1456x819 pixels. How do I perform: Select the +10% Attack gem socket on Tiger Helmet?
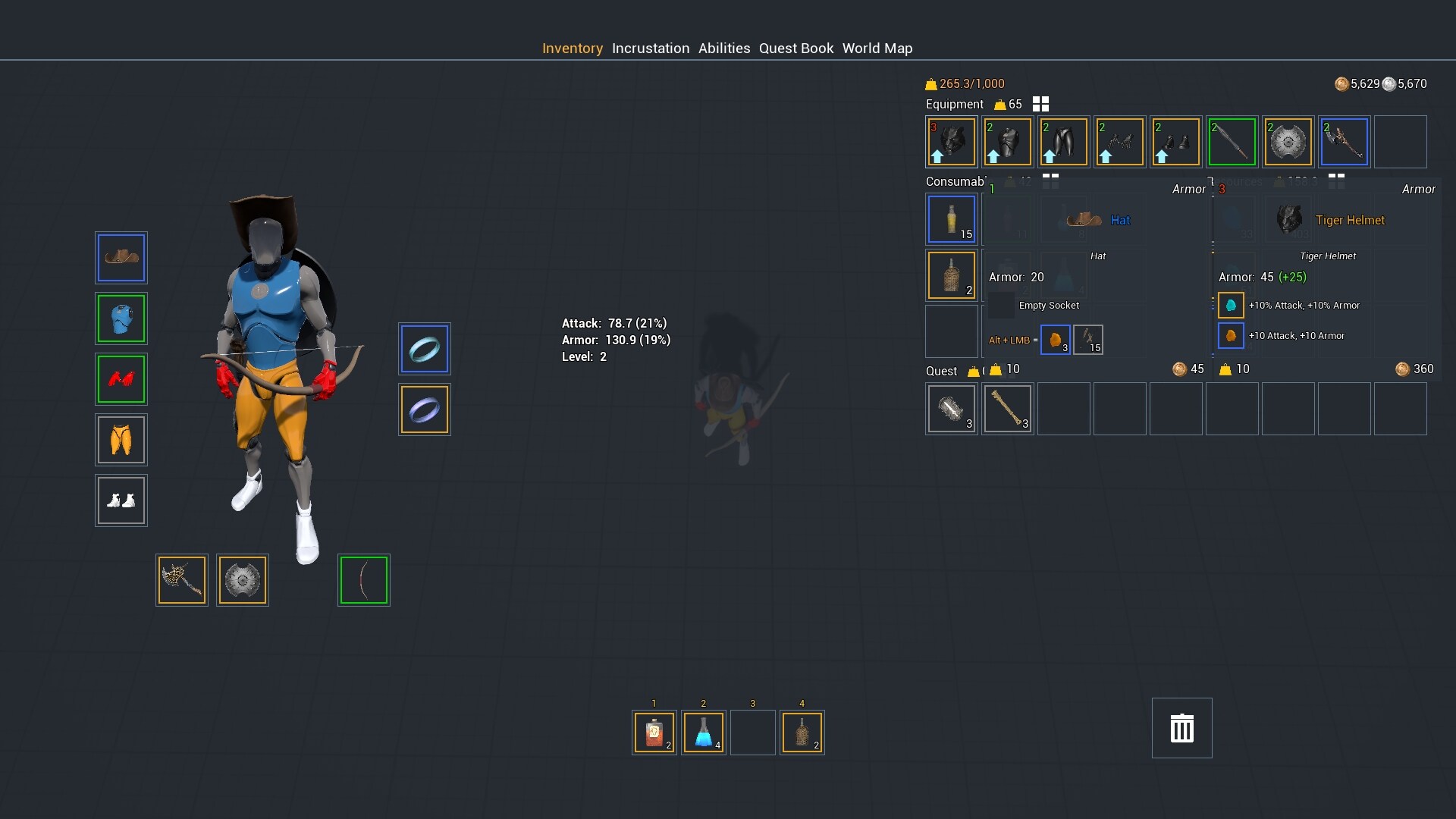[1231, 305]
